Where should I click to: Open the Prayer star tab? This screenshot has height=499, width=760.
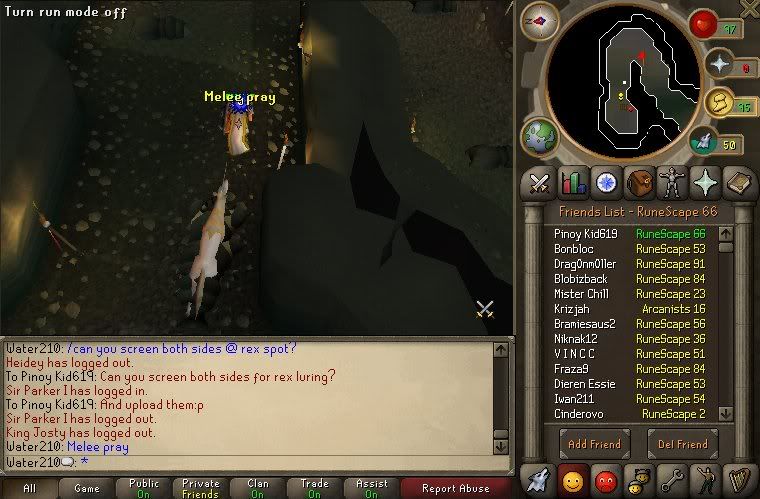tap(703, 183)
